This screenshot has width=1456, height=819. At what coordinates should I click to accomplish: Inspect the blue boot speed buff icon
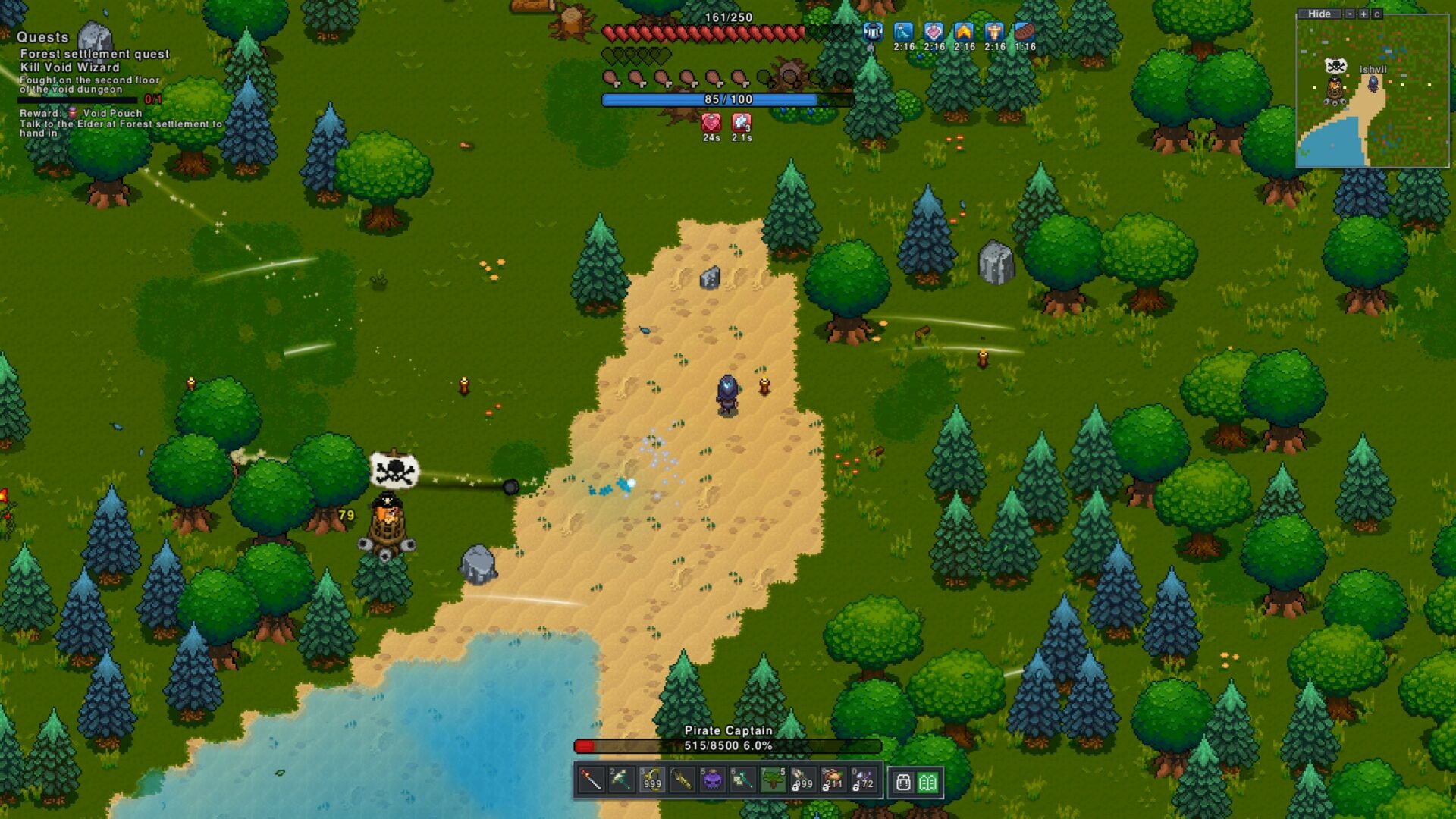click(903, 32)
